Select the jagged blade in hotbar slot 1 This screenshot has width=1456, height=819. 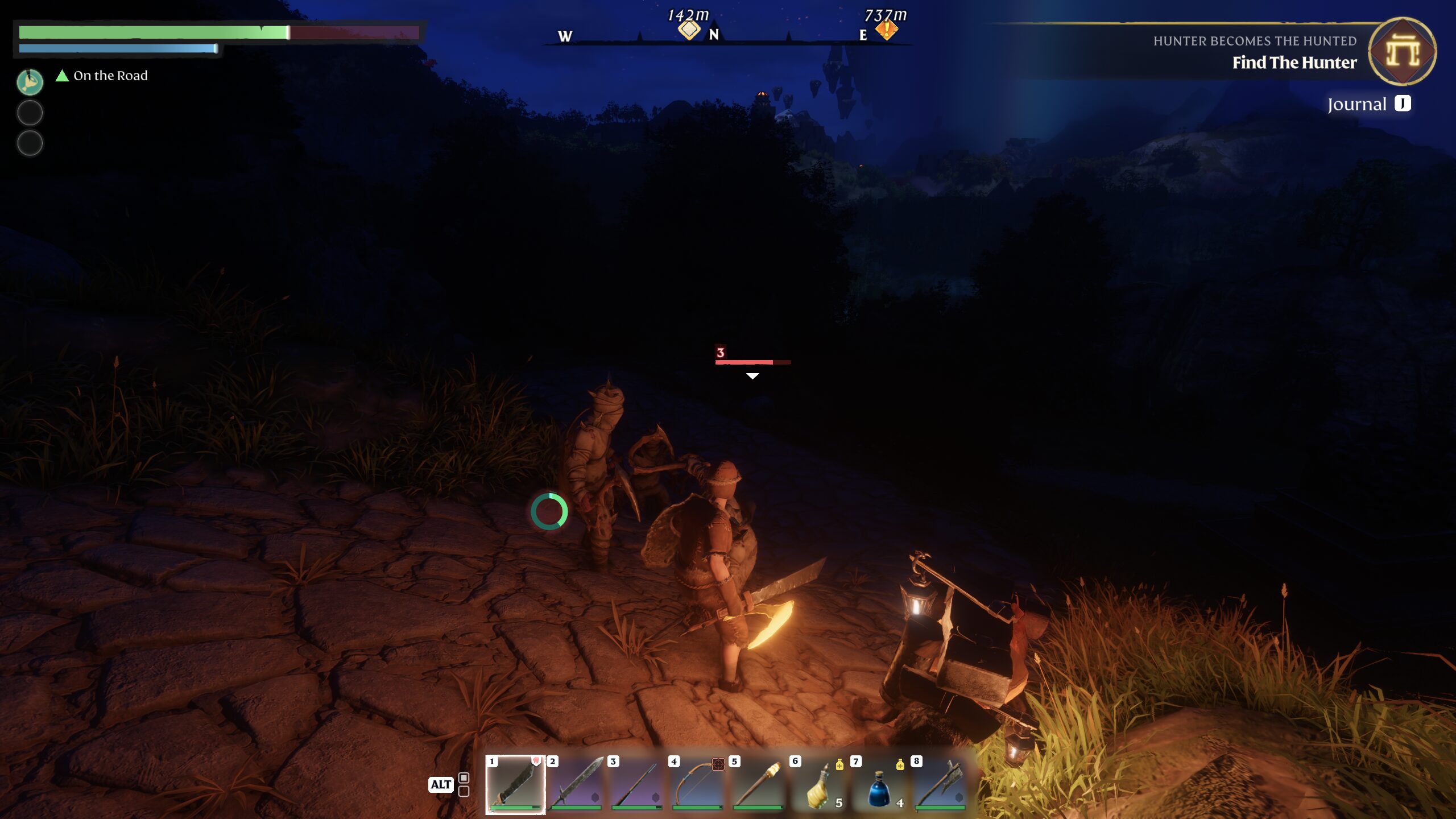[515, 784]
